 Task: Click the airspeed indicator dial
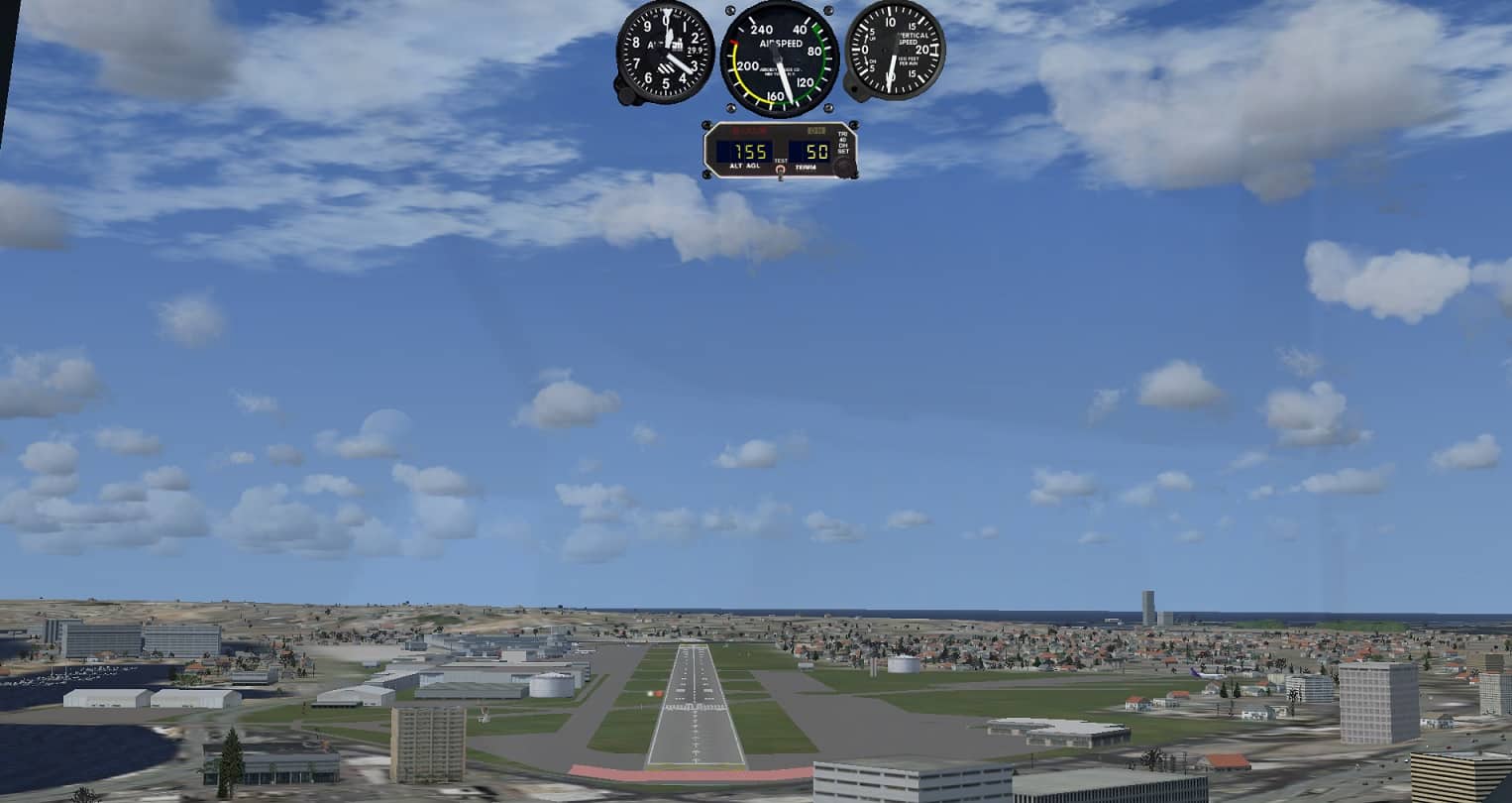779,57
